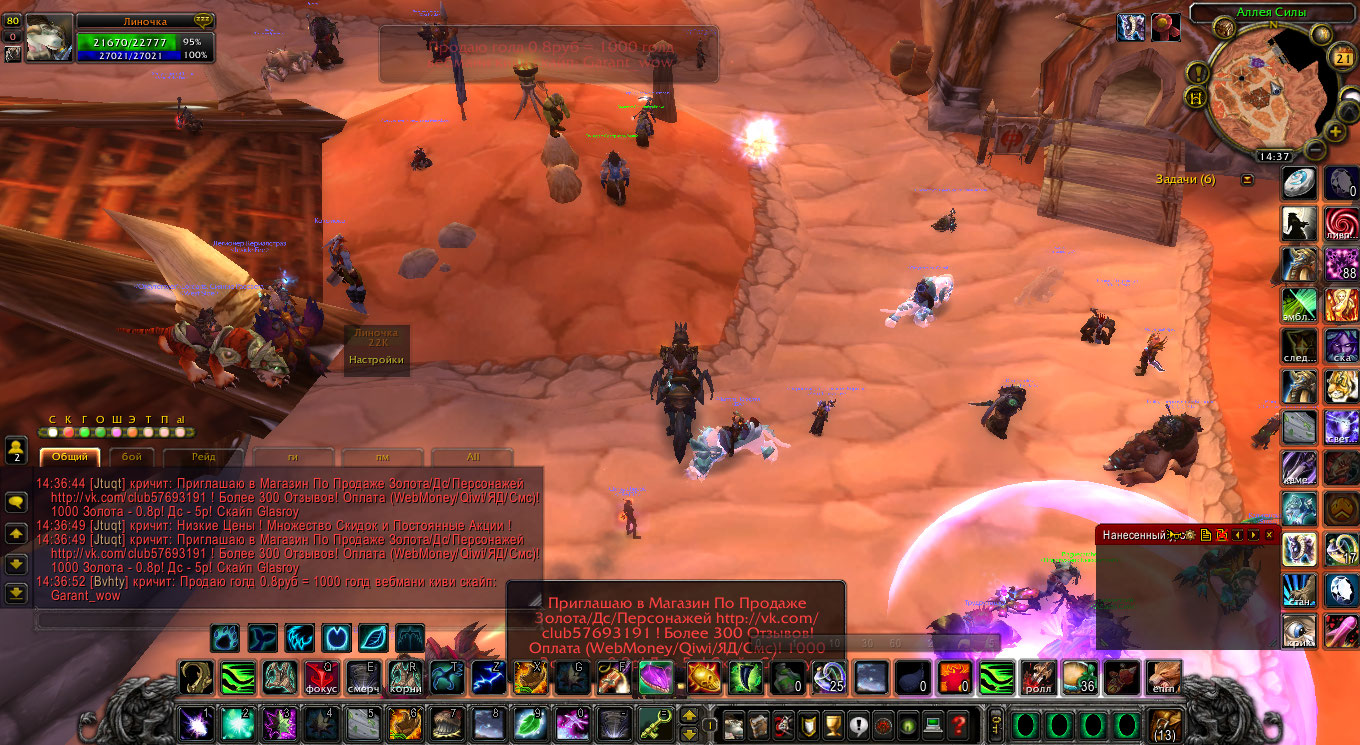The width and height of the screenshot is (1360, 745).
Task: Open the red question mark help button
Action: tap(958, 724)
